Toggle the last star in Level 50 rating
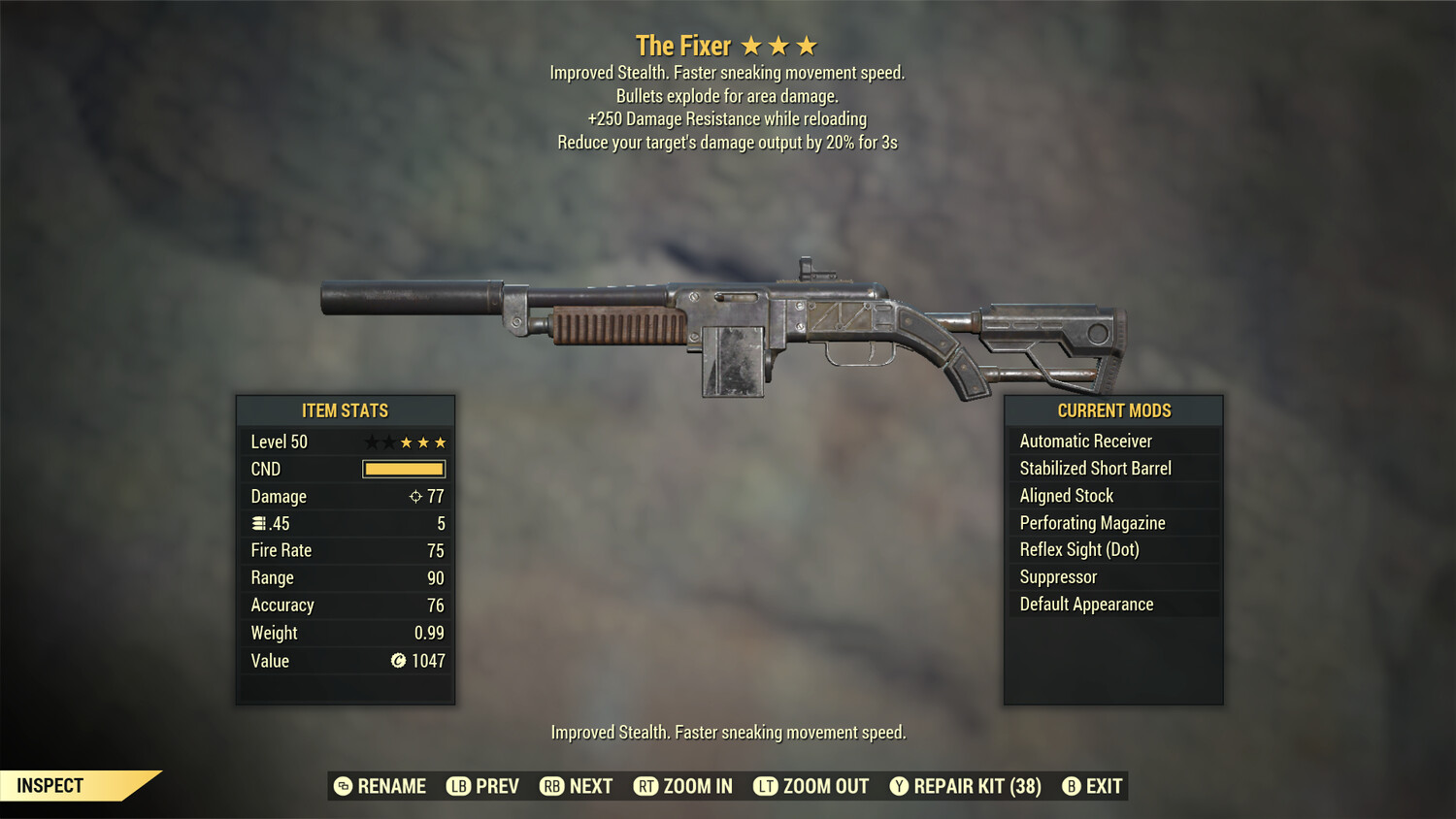The width and height of the screenshot is (1456, 819). [442, 442]
